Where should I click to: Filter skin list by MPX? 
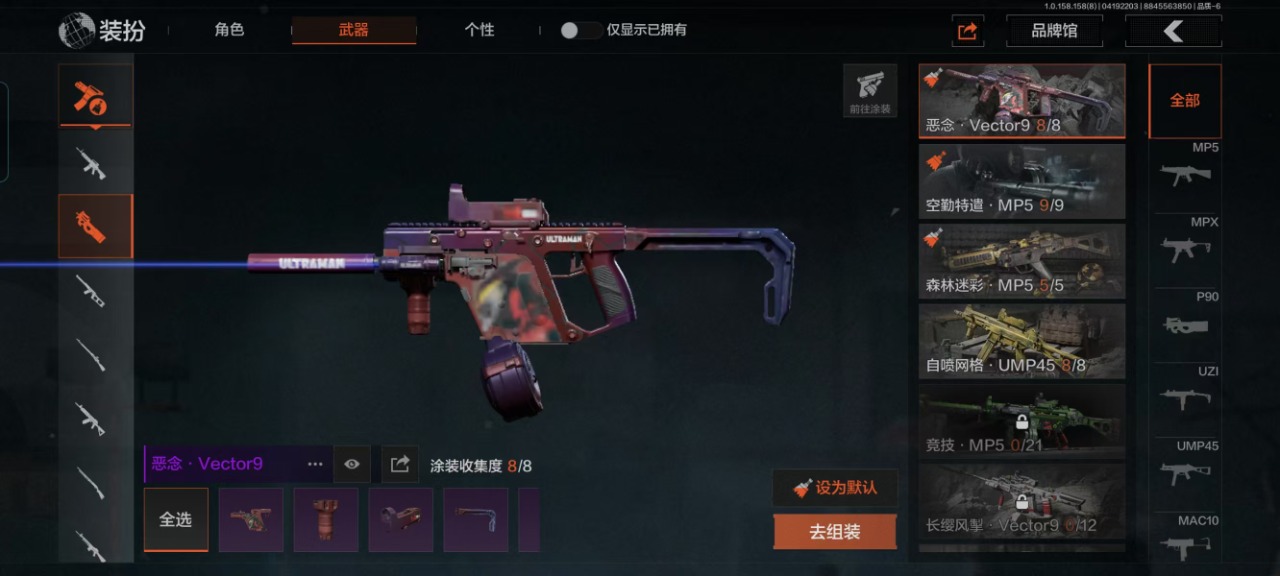tap(1186, 242)
